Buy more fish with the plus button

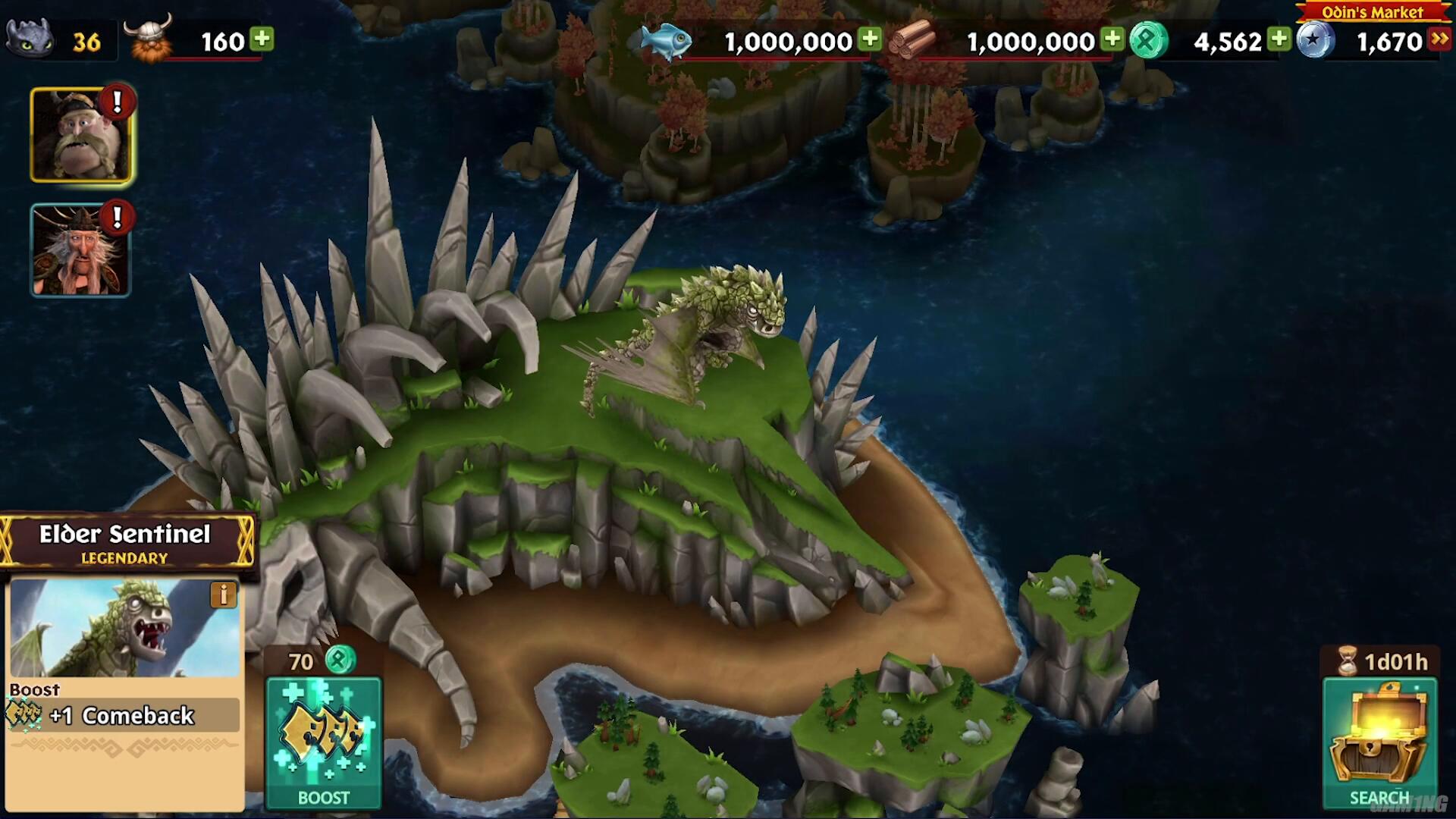coord(871,39)
